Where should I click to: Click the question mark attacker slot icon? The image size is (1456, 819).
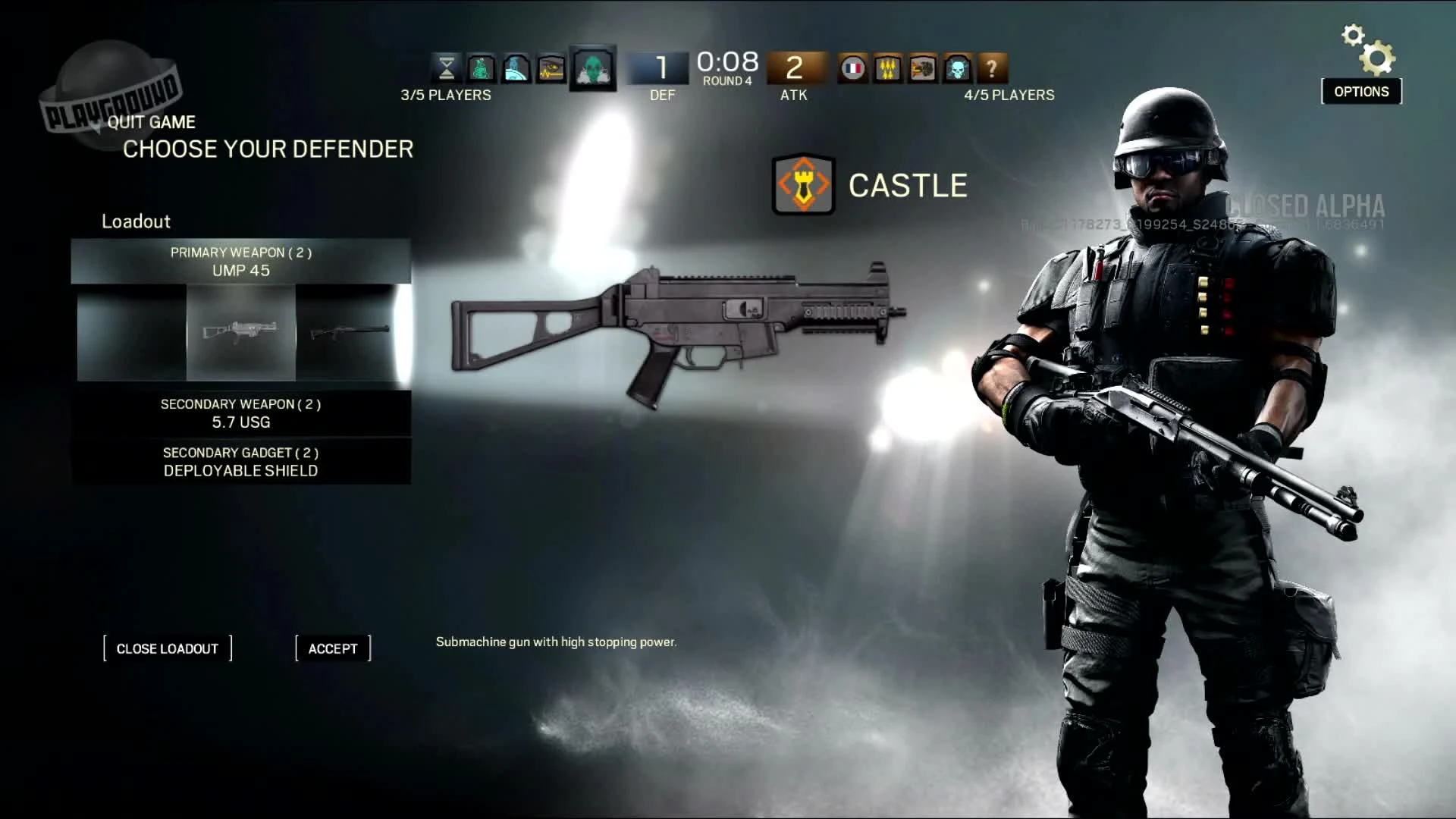coord(992,68)
